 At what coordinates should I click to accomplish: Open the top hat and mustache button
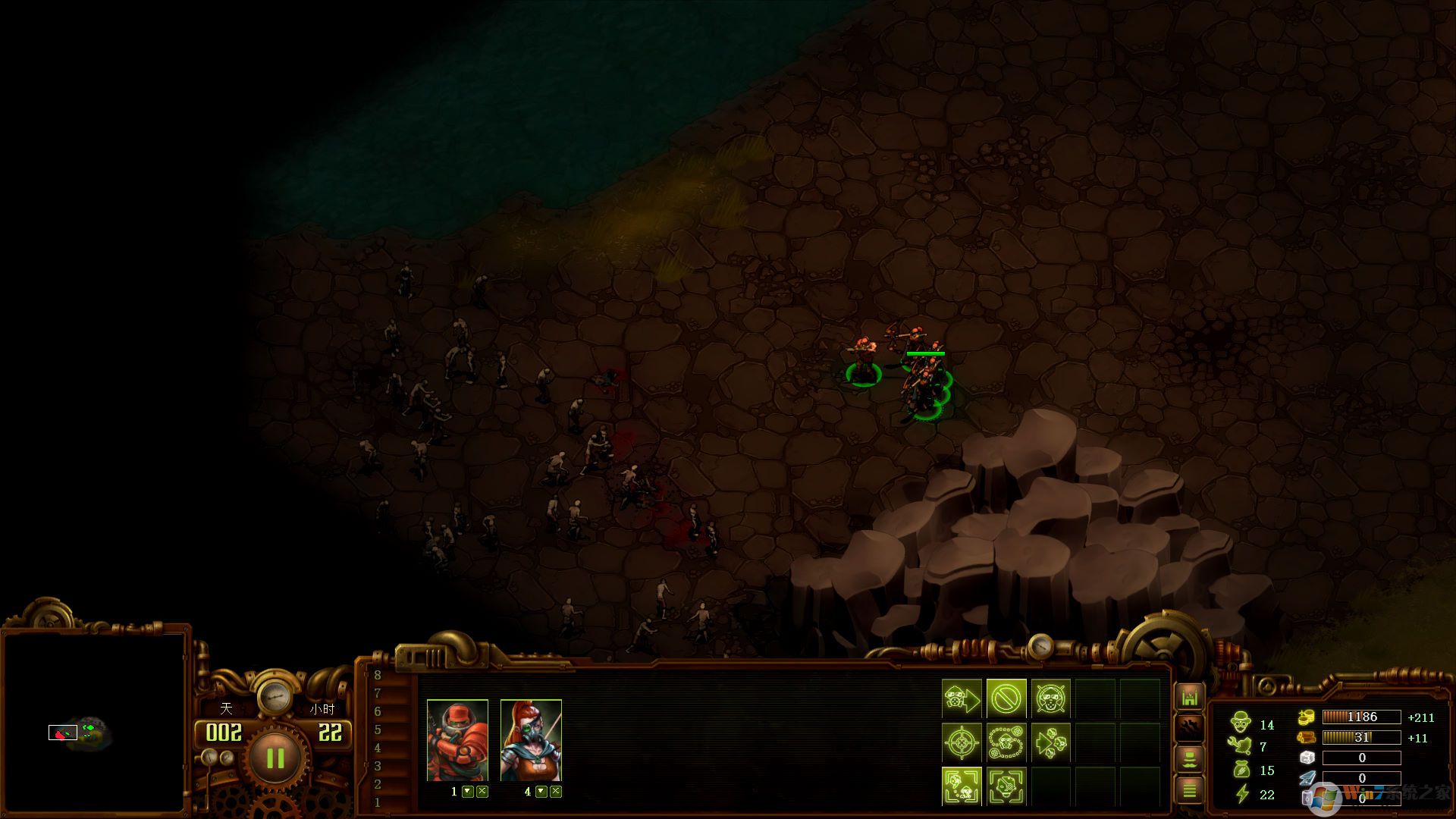tap(1189, 758)
